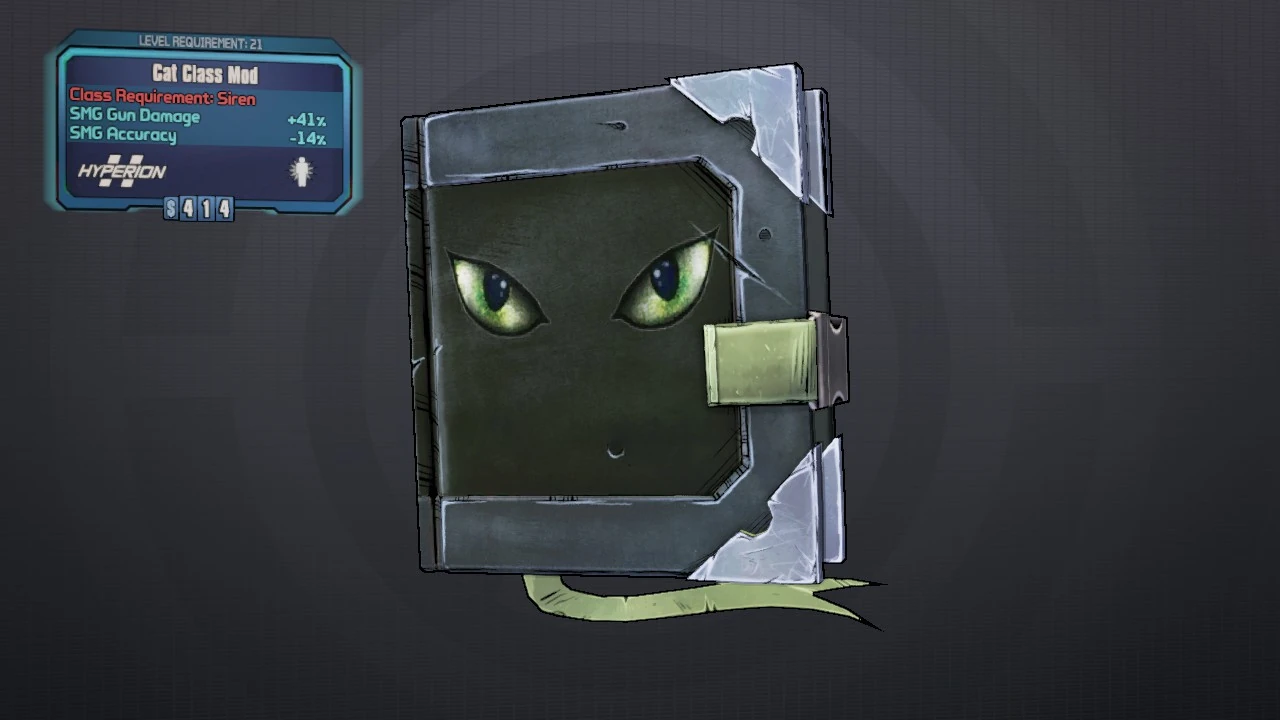Screen dimensions: 1280x720
Task: Click the SMG Accuracy stat label
Action: click(x=125, y=136)
